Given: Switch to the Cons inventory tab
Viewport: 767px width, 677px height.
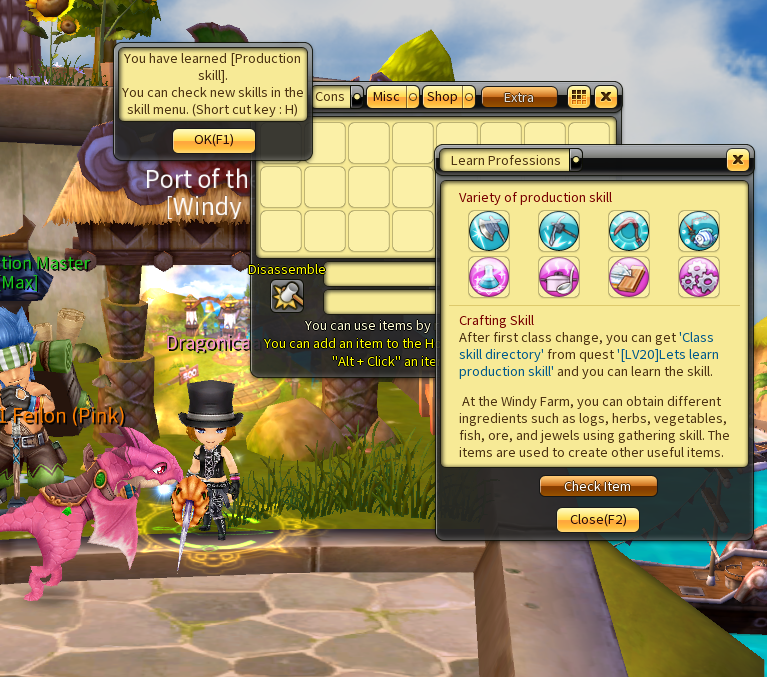Looking at the screenshot, I should pyautogui.click(x=331, y=97).
